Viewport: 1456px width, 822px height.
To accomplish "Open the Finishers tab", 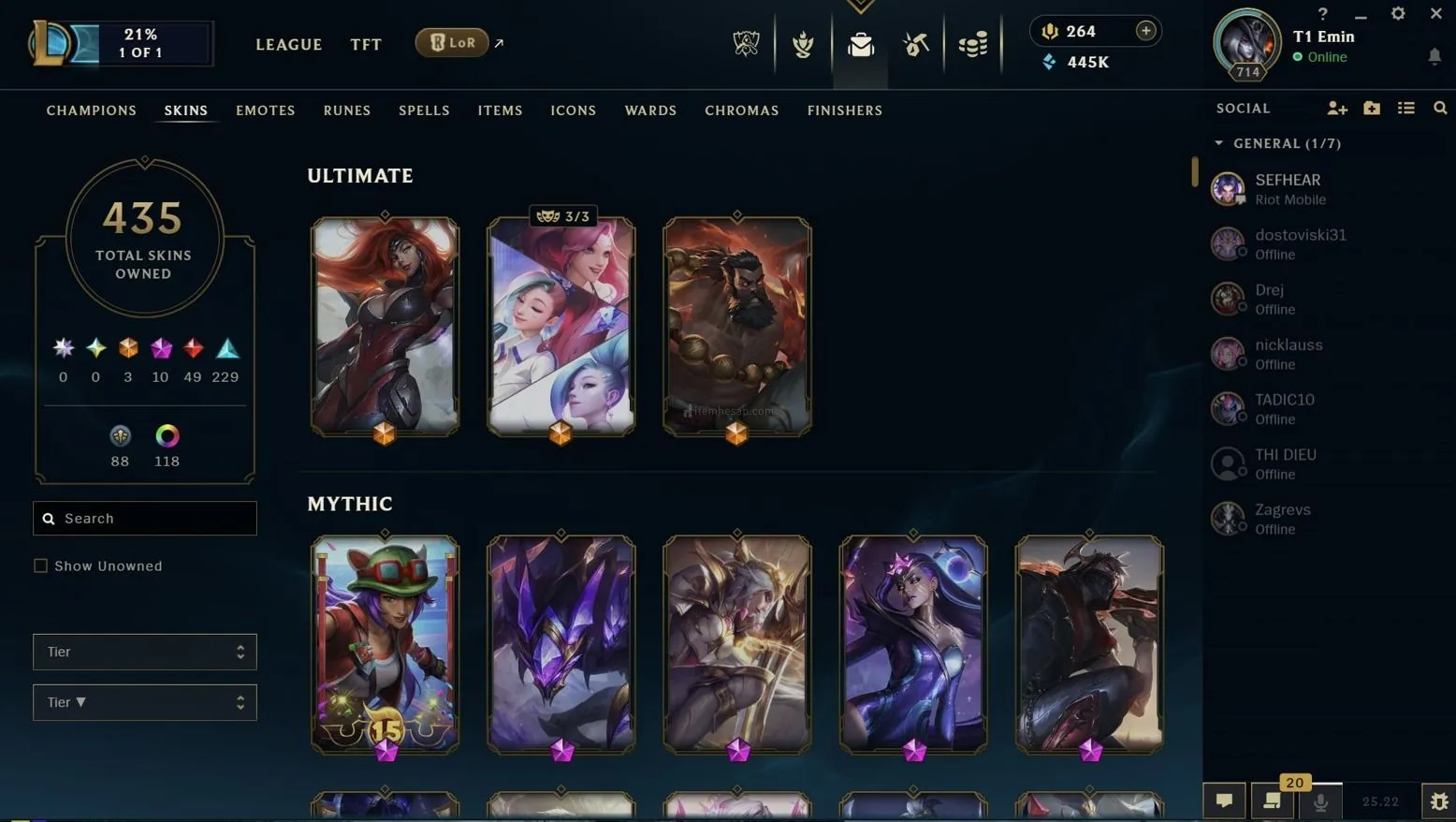I will [844, 110].
